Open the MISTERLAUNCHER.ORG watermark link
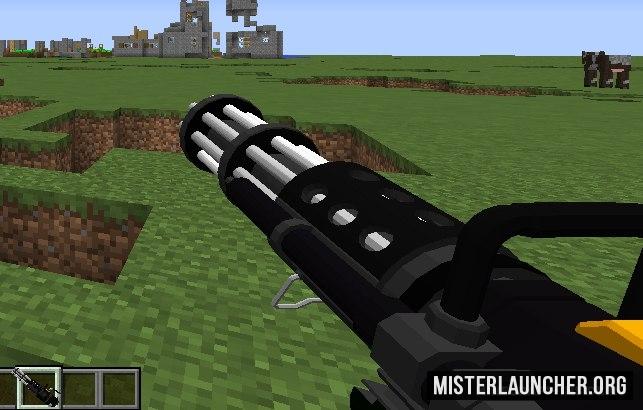Screen dimensions: 643x410 [530, 384]
